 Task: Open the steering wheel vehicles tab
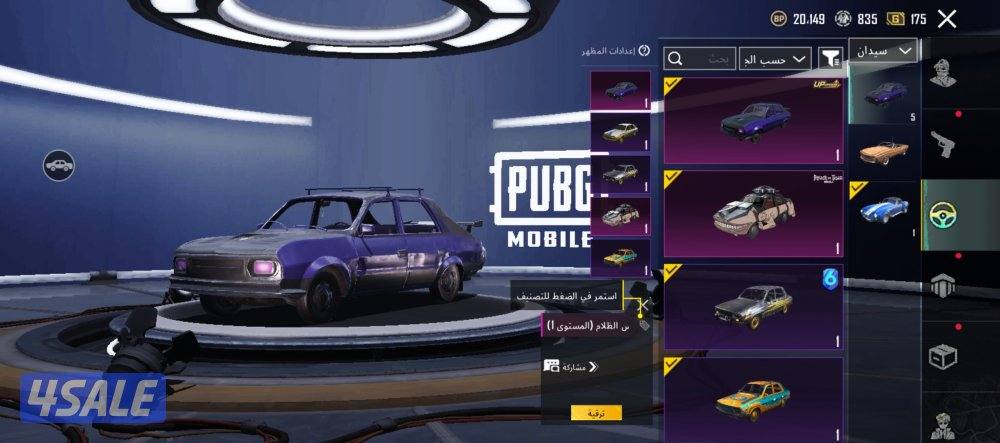coord(943,213)
